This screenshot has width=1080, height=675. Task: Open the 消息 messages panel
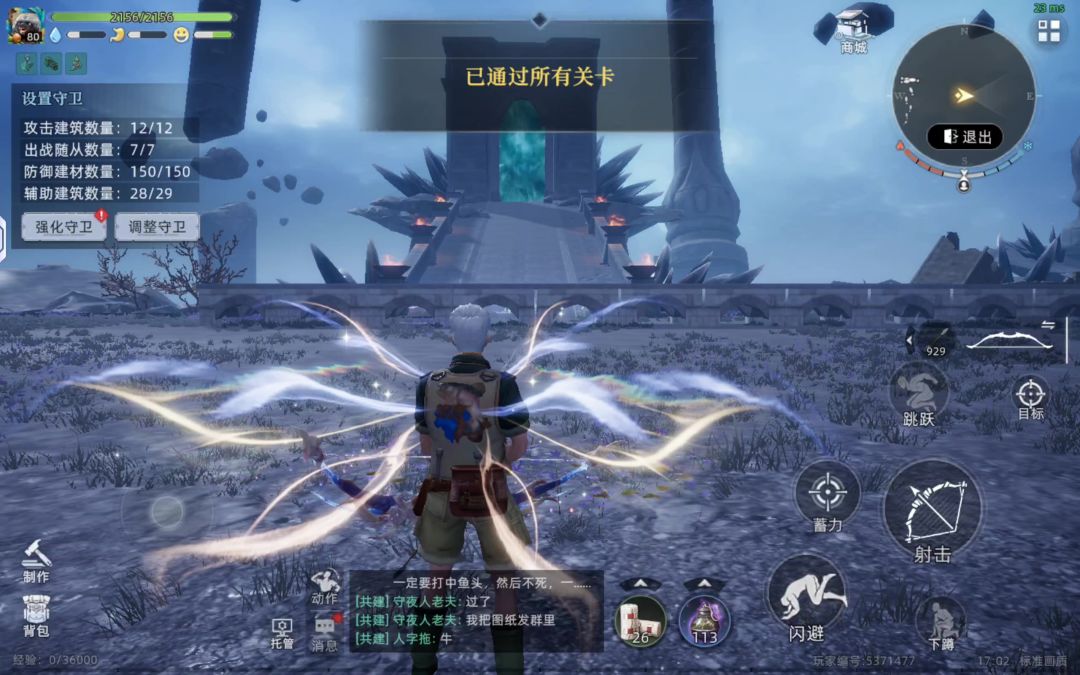coord(324,632)
